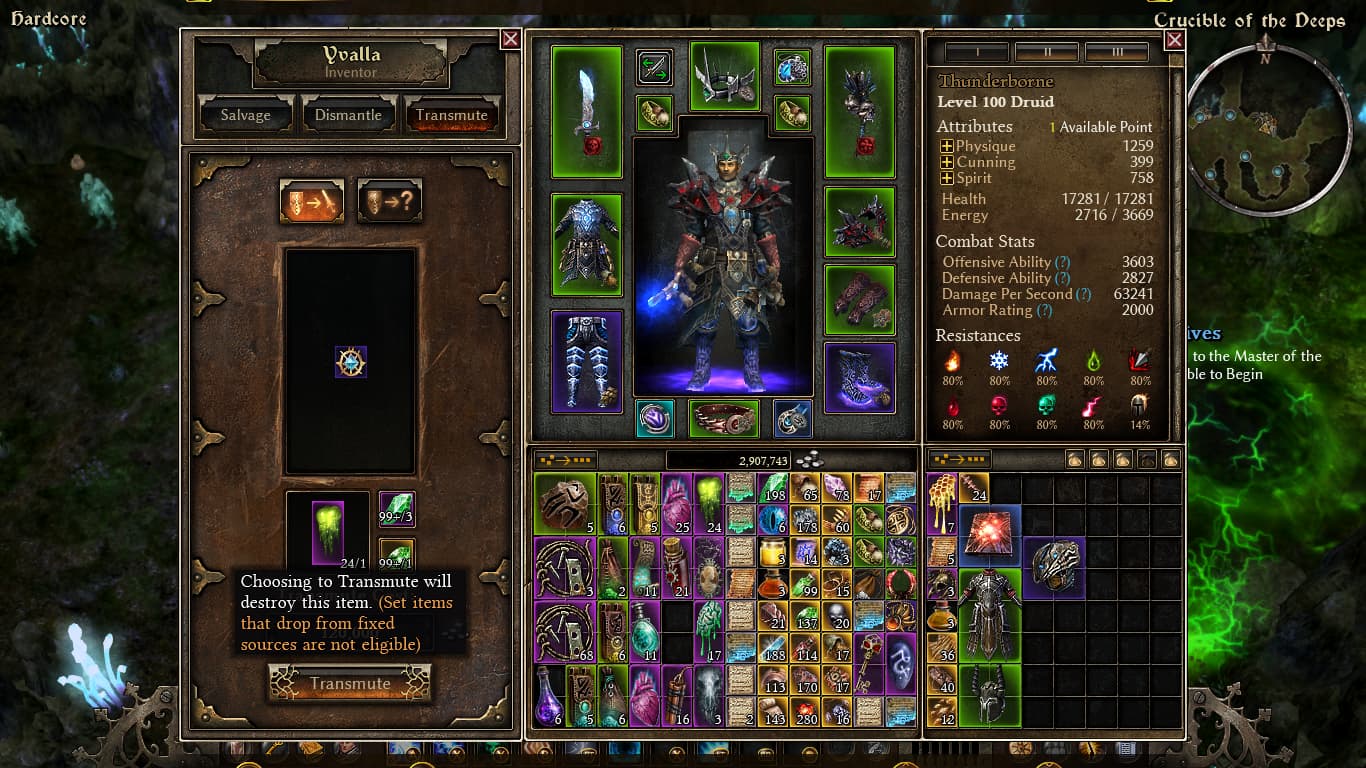Close the Inventor window
Image resolution: width=1366 pixels, height=768 pixels.
click(x=510, y=39)
